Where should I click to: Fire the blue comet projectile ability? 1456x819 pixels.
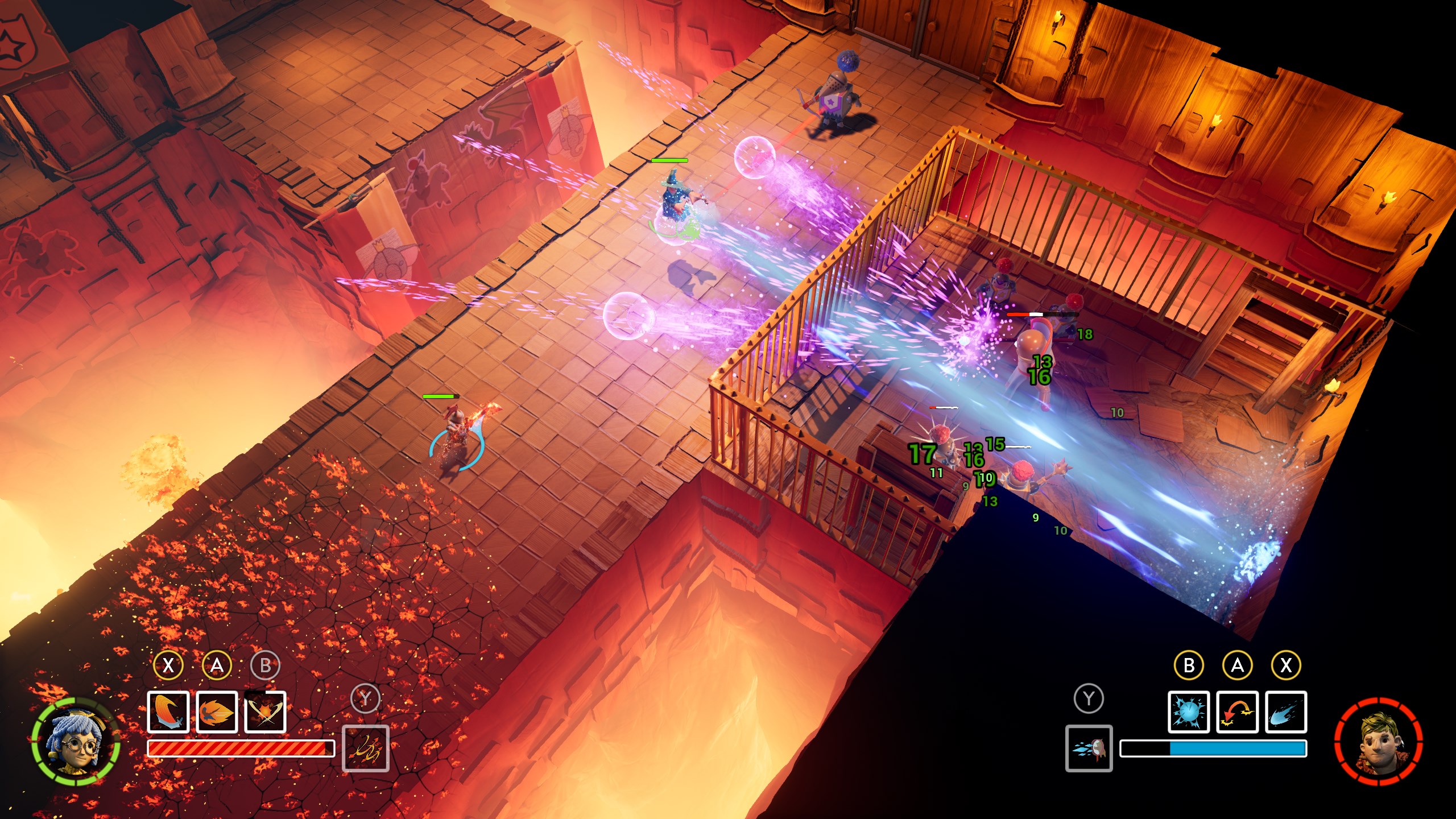point(1286,712)
